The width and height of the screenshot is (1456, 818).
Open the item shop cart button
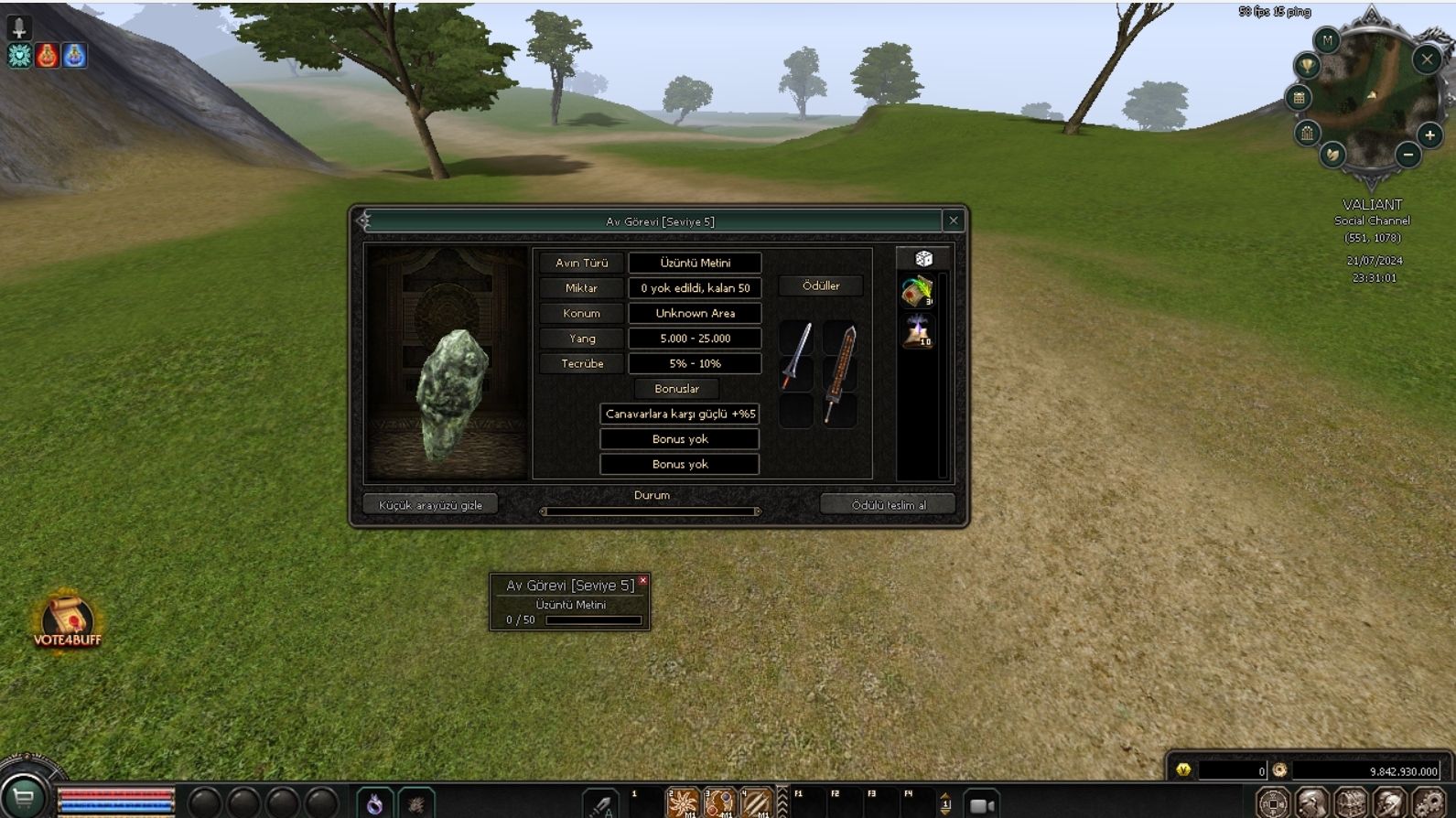[x=23, y=799]
